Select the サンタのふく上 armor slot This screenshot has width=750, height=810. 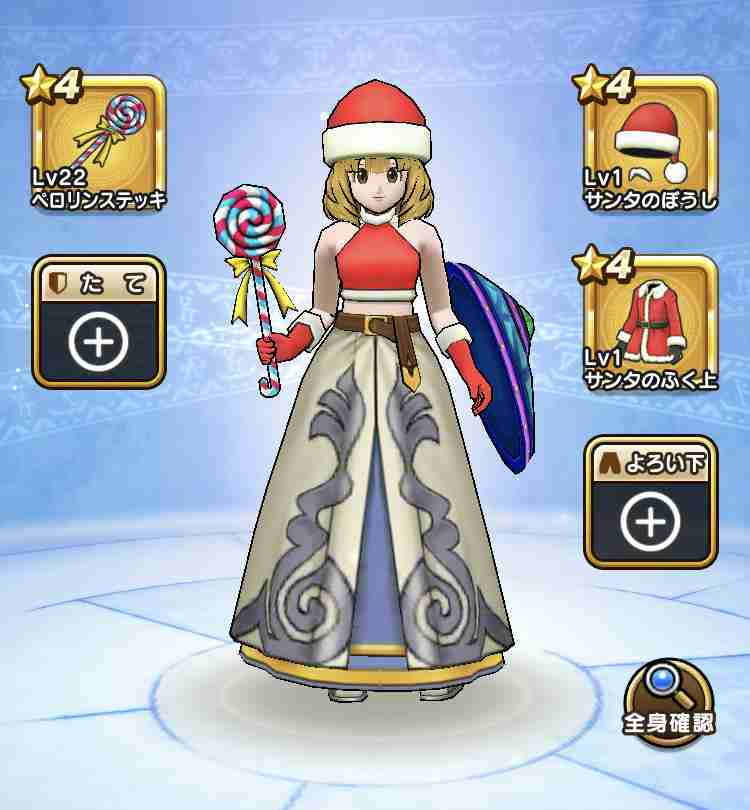pyautogui.click(x=650, y=323)
